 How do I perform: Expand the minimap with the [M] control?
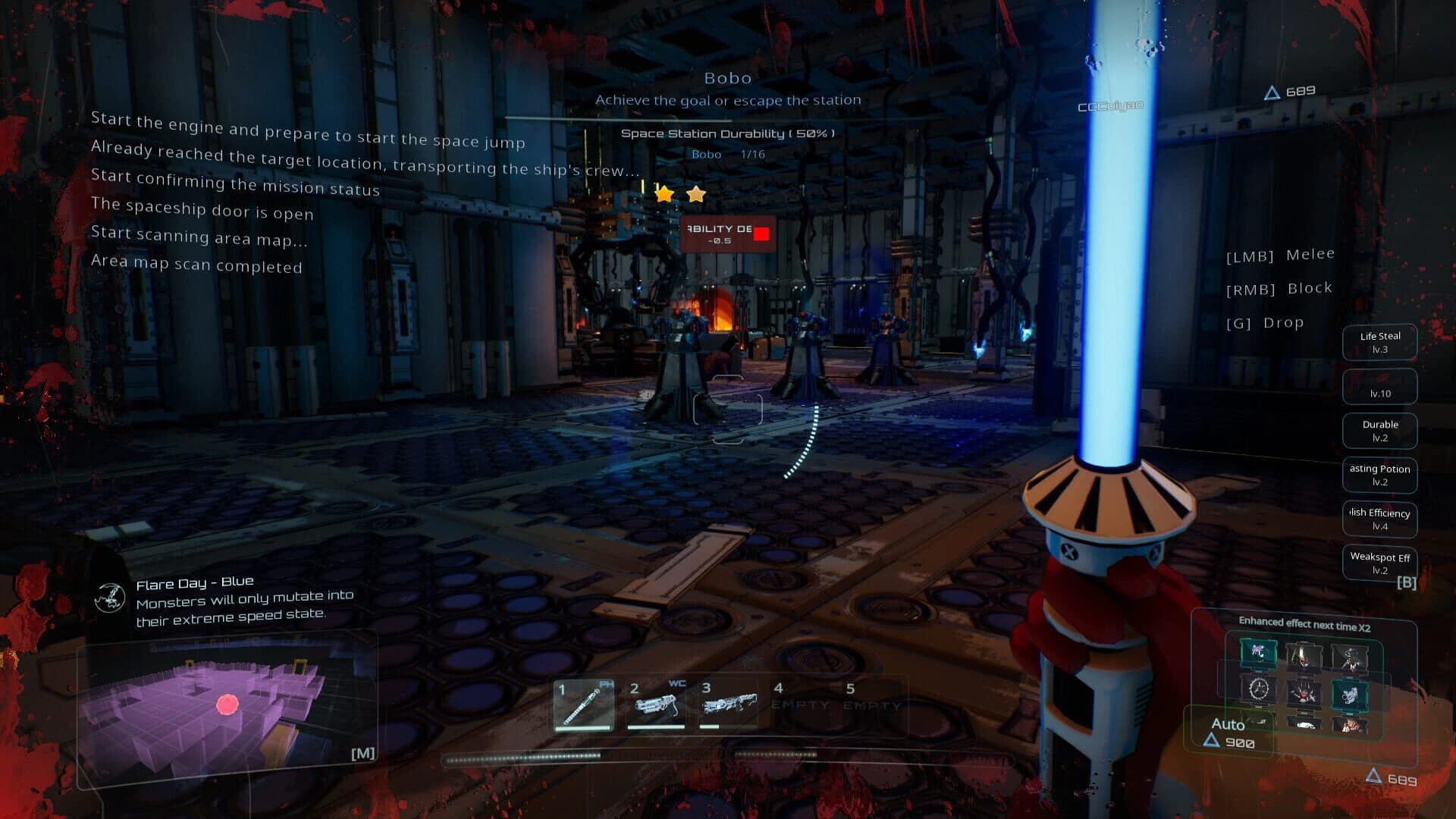pos(364,752)
